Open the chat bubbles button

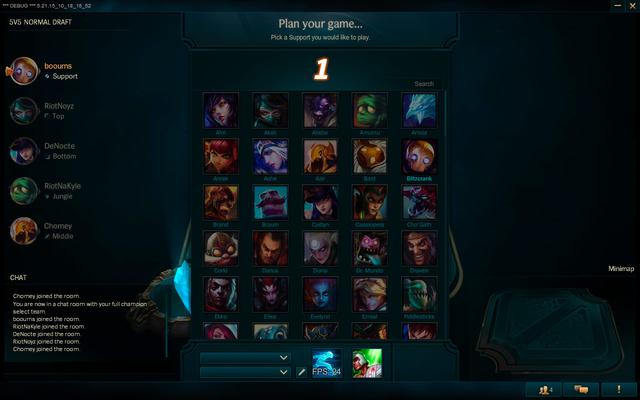(581, 389)
